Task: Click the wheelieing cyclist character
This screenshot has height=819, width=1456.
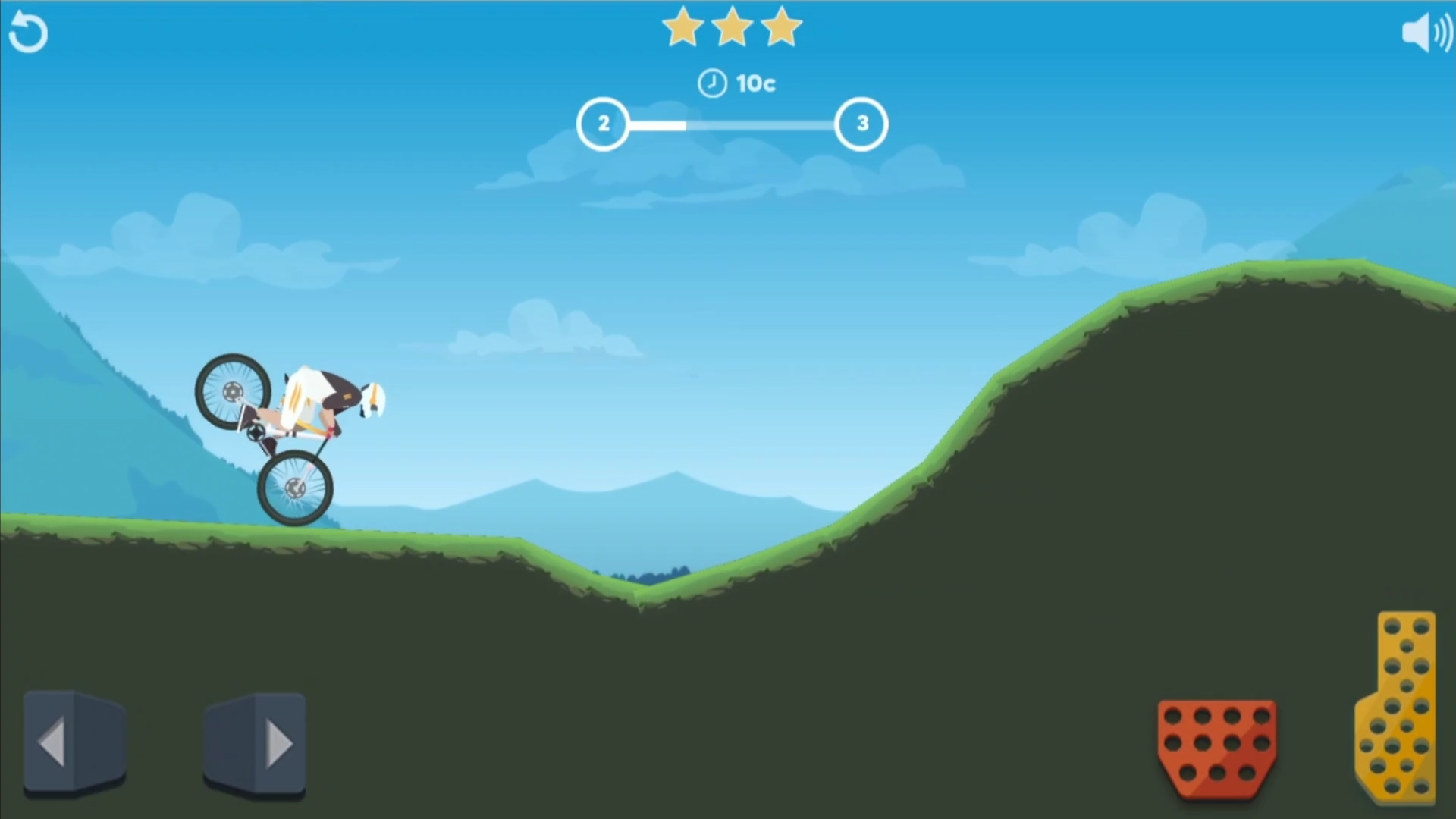Action: 303,425
